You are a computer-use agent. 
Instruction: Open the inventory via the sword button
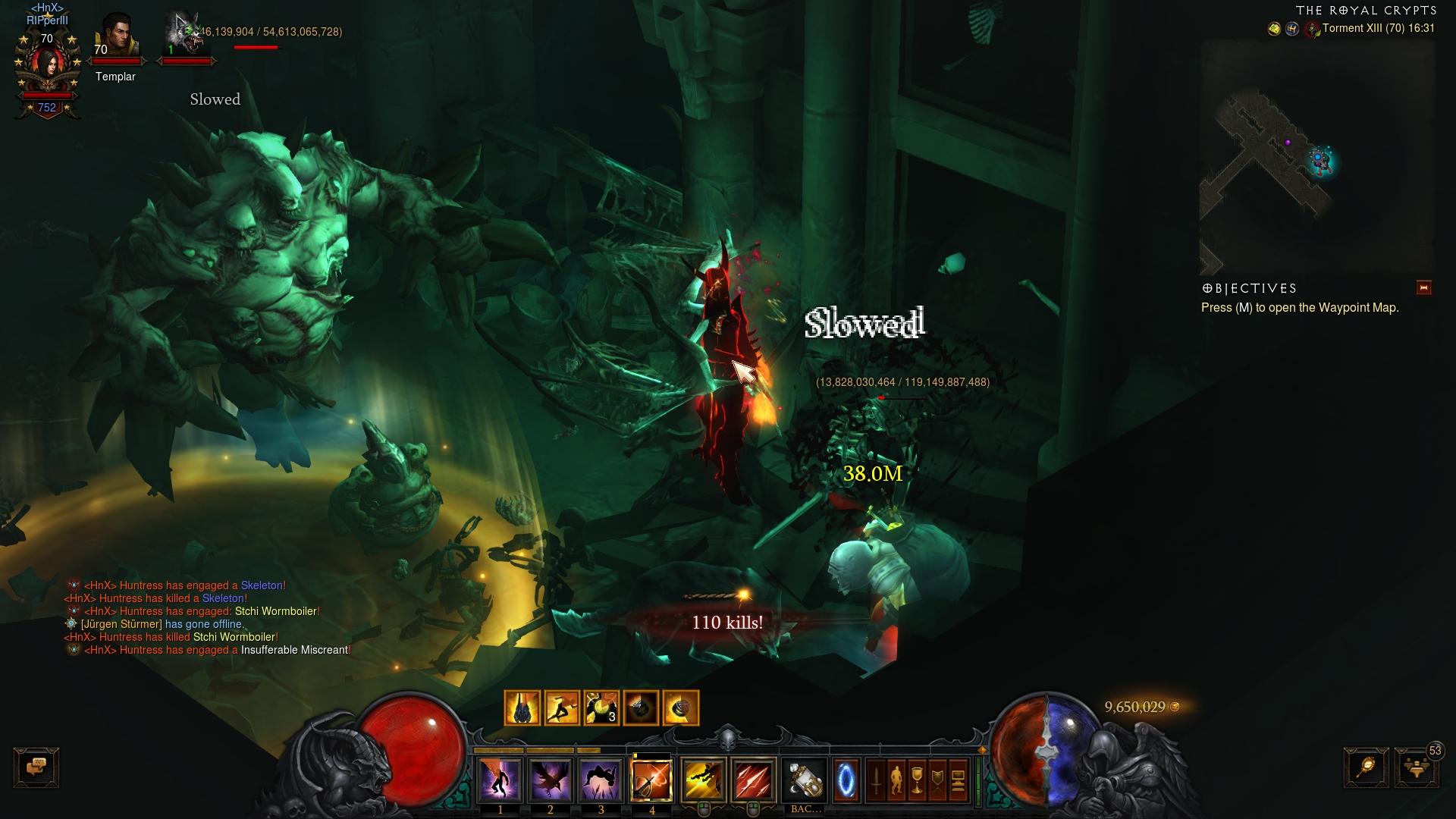(x=876, y=780)
